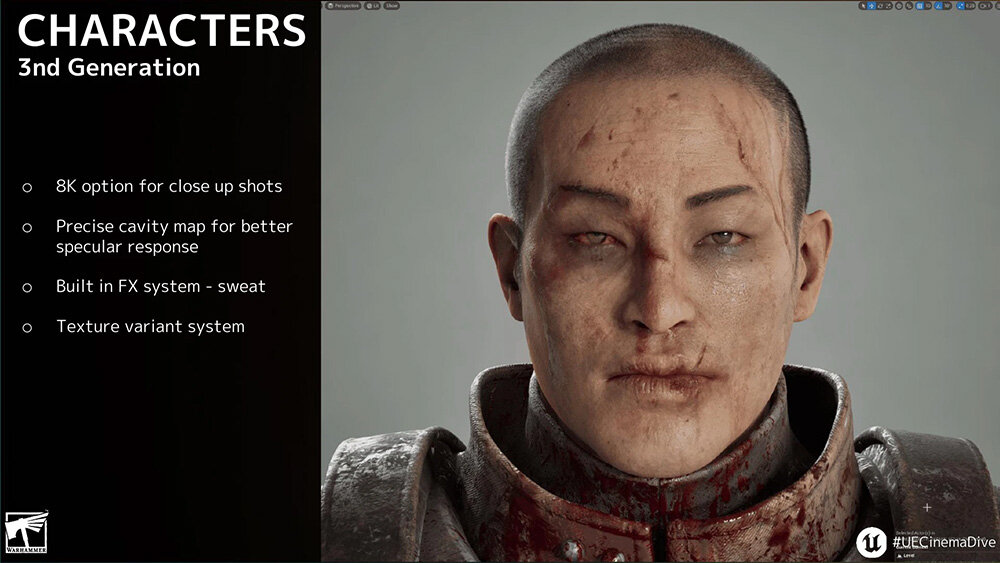The width and height of the screenshot is (1000, 563).
Task: Open the Show viewport options menu
Action: pos(391,6)
